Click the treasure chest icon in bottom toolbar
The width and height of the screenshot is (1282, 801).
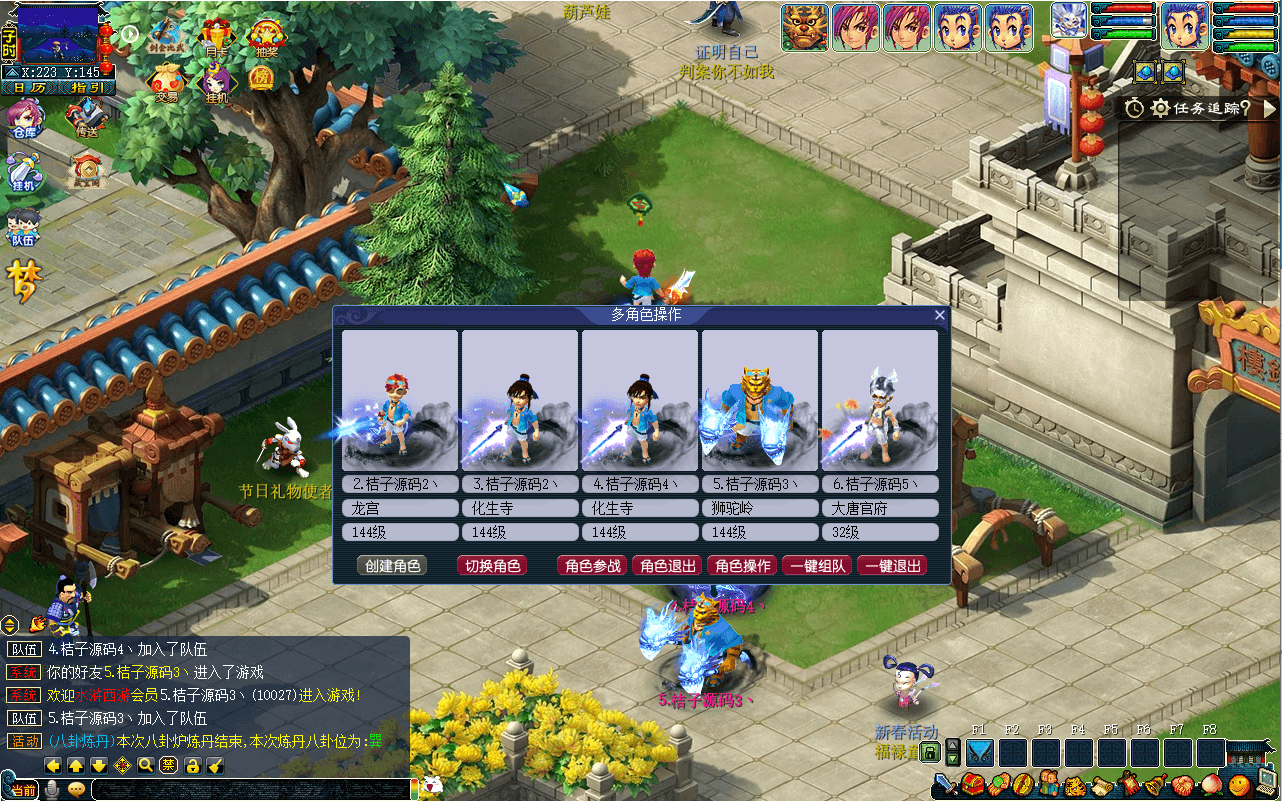pos(974,785)
